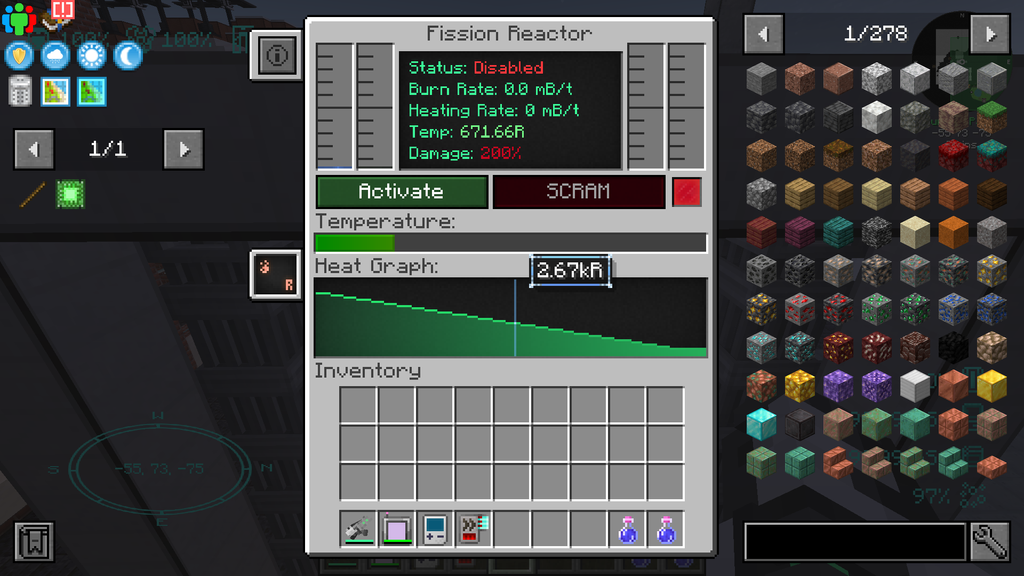Select the lavender tank item in hotbar
1024x576 pixels.
tap(397, 528)
